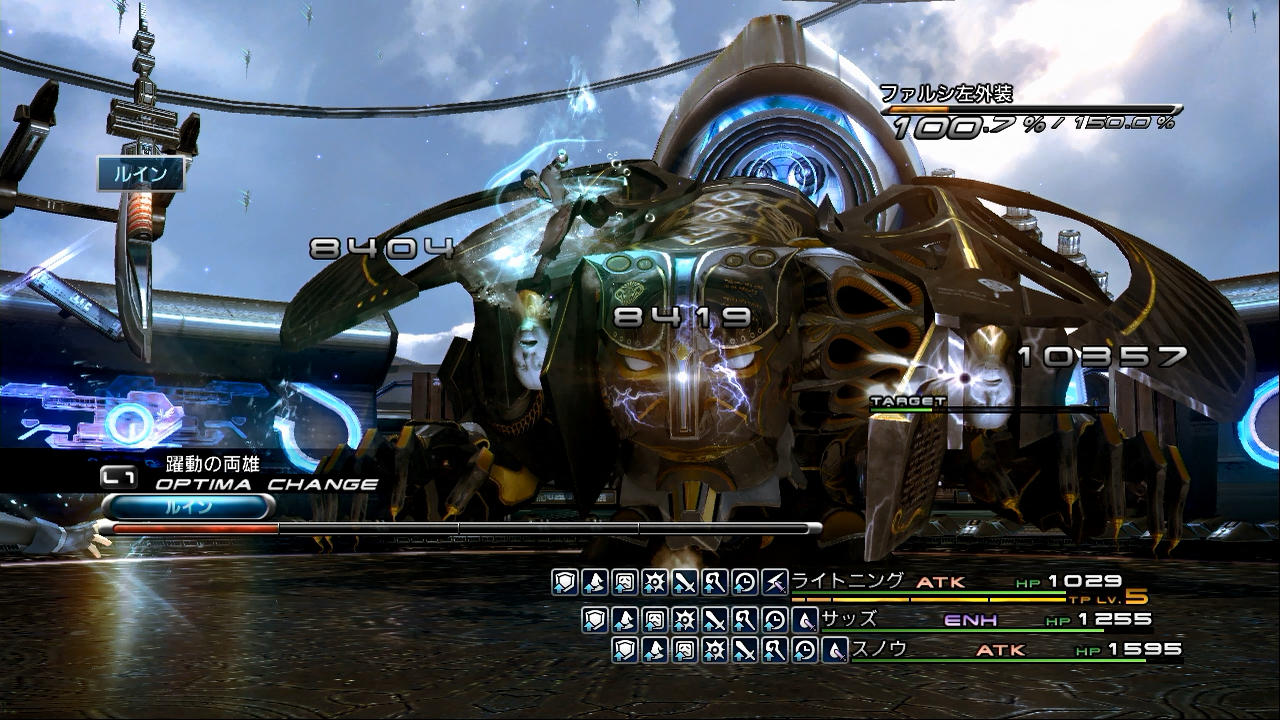This screenshot has height=720, width=1280.
Task: Click スノウ's shield Protect buff icon
Action: point(625,651)
